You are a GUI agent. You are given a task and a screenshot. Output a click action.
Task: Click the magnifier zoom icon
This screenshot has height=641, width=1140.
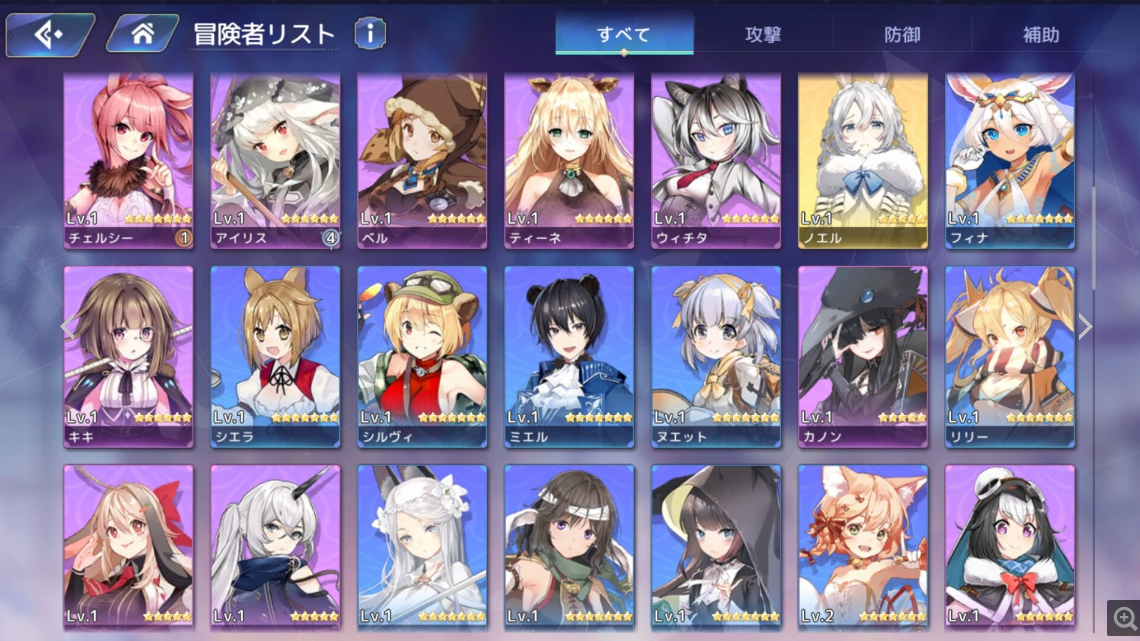1122,617
